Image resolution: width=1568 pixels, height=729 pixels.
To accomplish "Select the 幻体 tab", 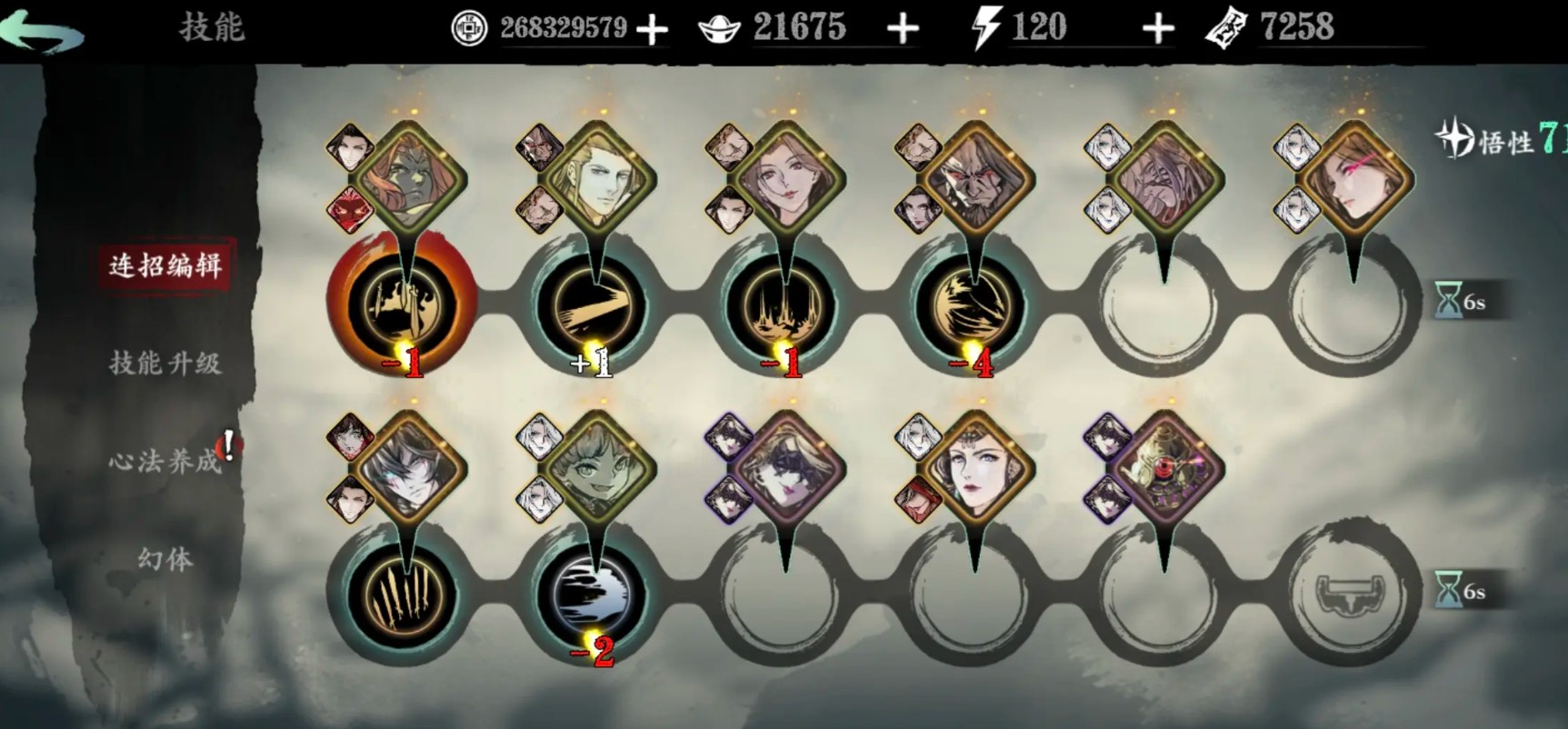I will (165, 558).
